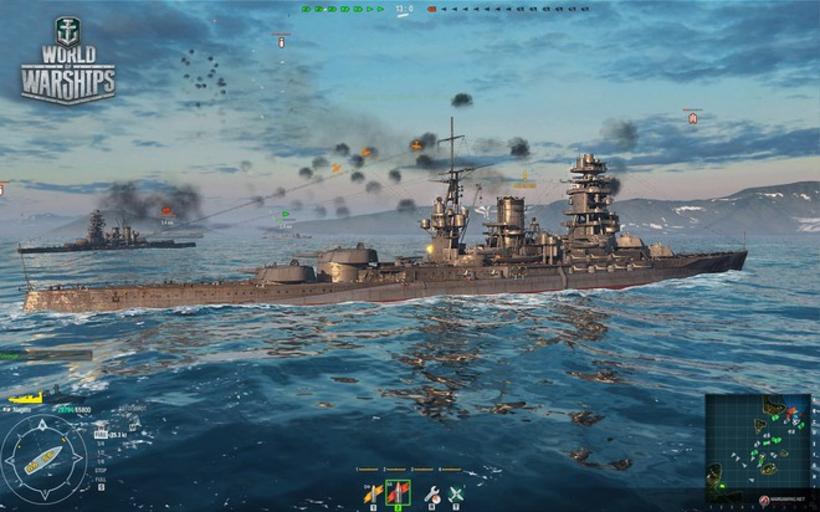Click the ship heading compass
Image resolution: width=820 pixels, height=512 pixels.
click(x=44, y=459)
